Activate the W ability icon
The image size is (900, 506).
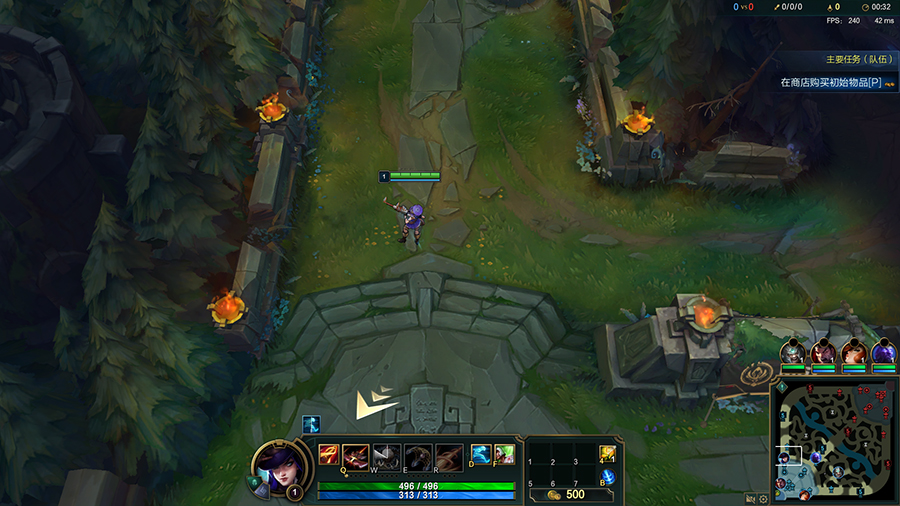pyautogui.click(x=358, y=456)
